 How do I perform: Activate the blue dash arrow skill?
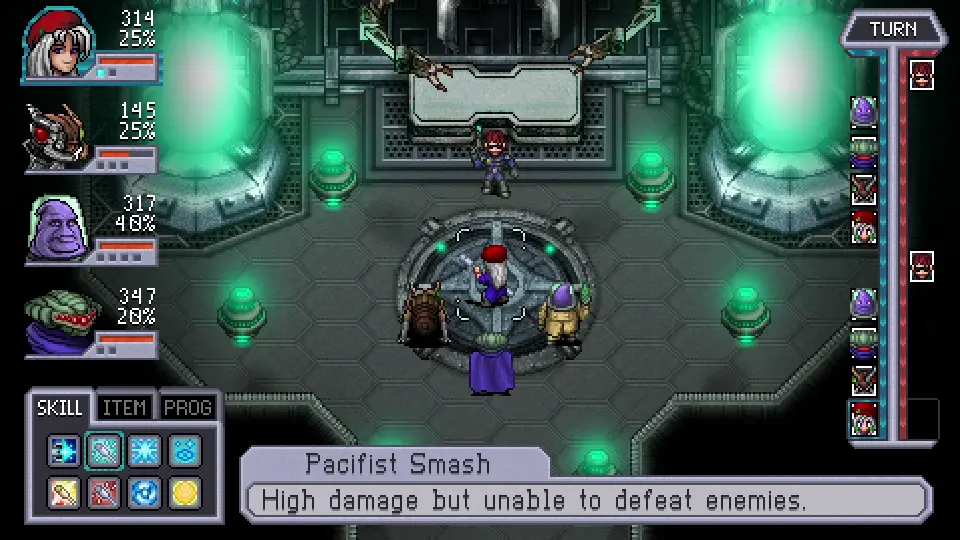(x=64, y=452)
